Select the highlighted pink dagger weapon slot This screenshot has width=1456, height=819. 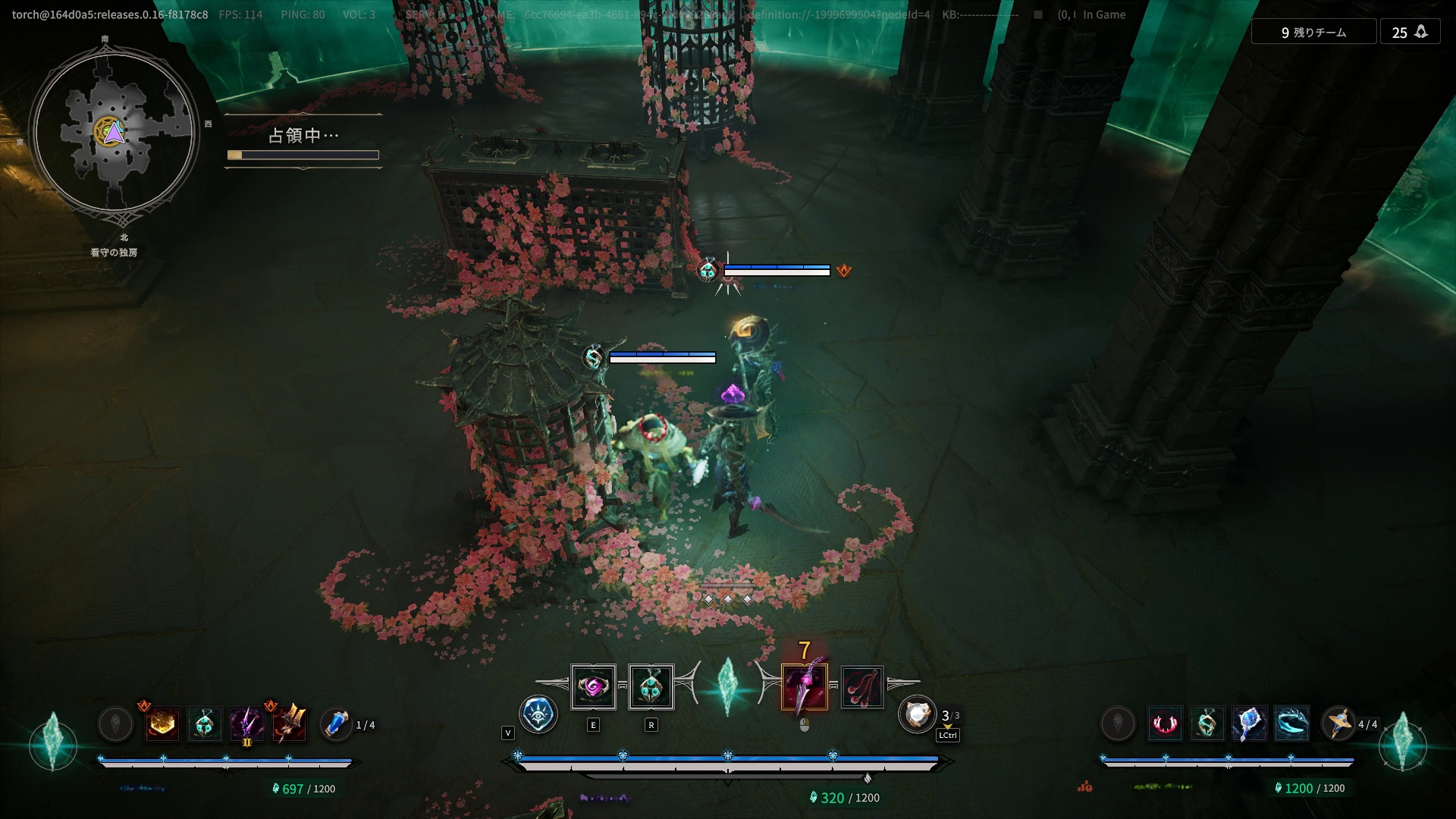(804, 688)
